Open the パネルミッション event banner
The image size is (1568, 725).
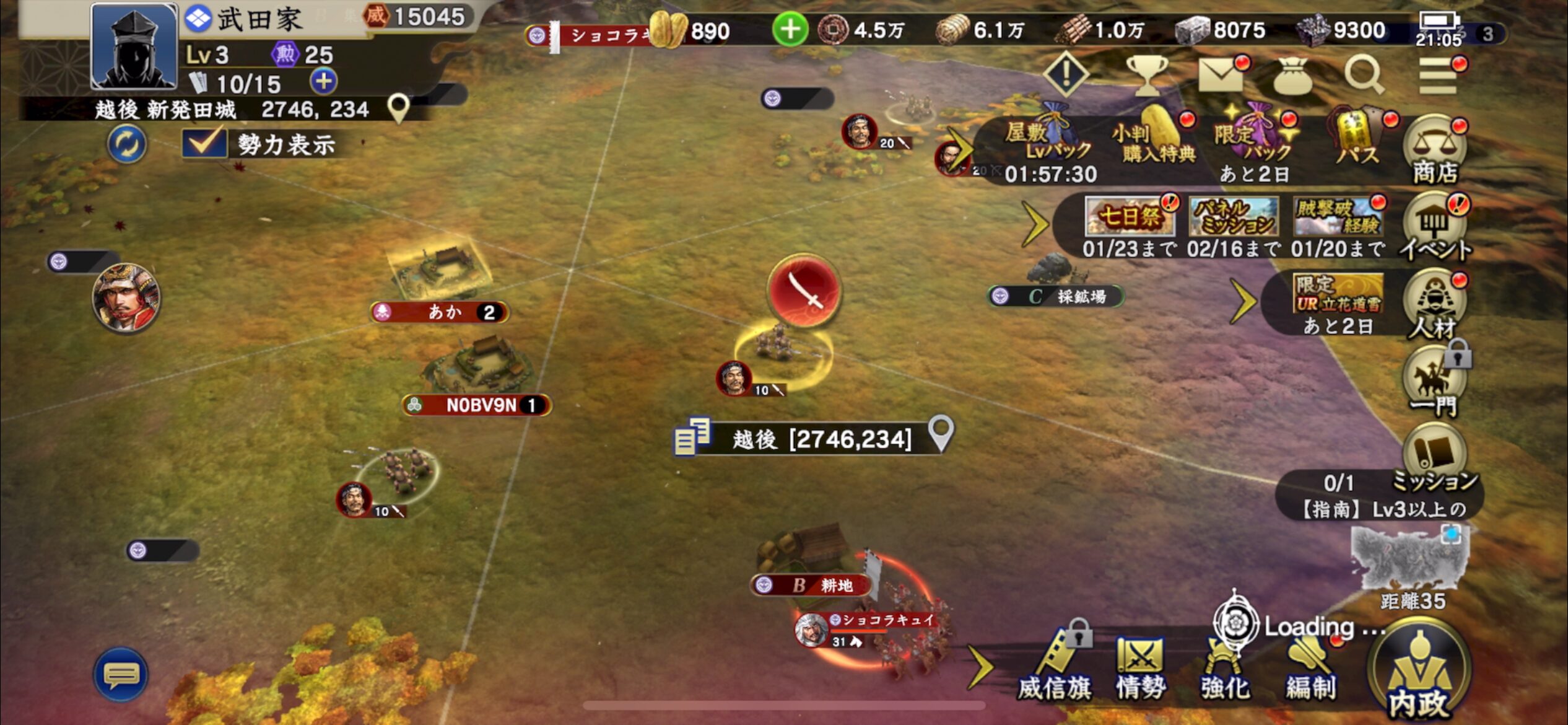pos(1233,217)
